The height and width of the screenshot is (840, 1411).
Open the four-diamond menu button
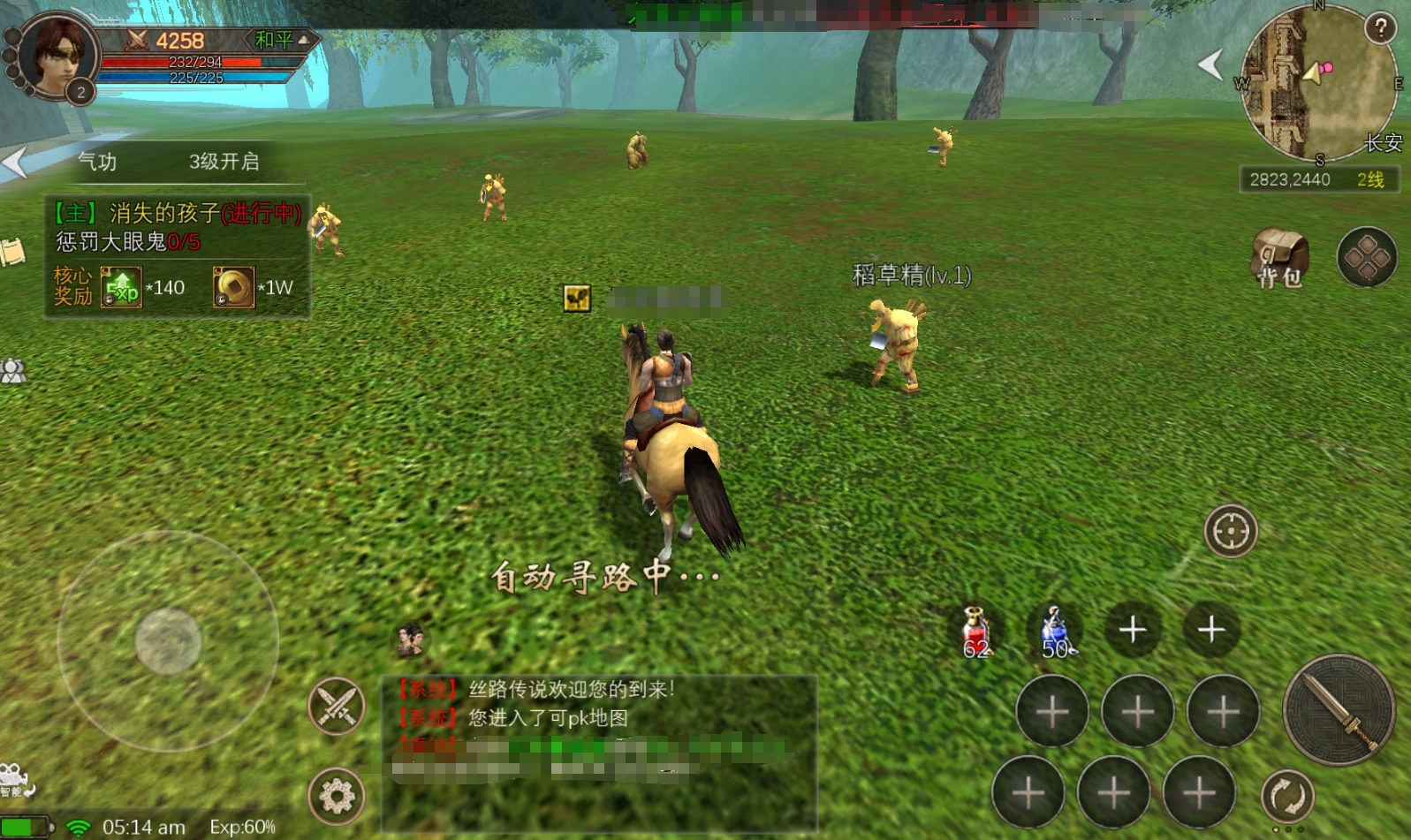click(1366, 257)
